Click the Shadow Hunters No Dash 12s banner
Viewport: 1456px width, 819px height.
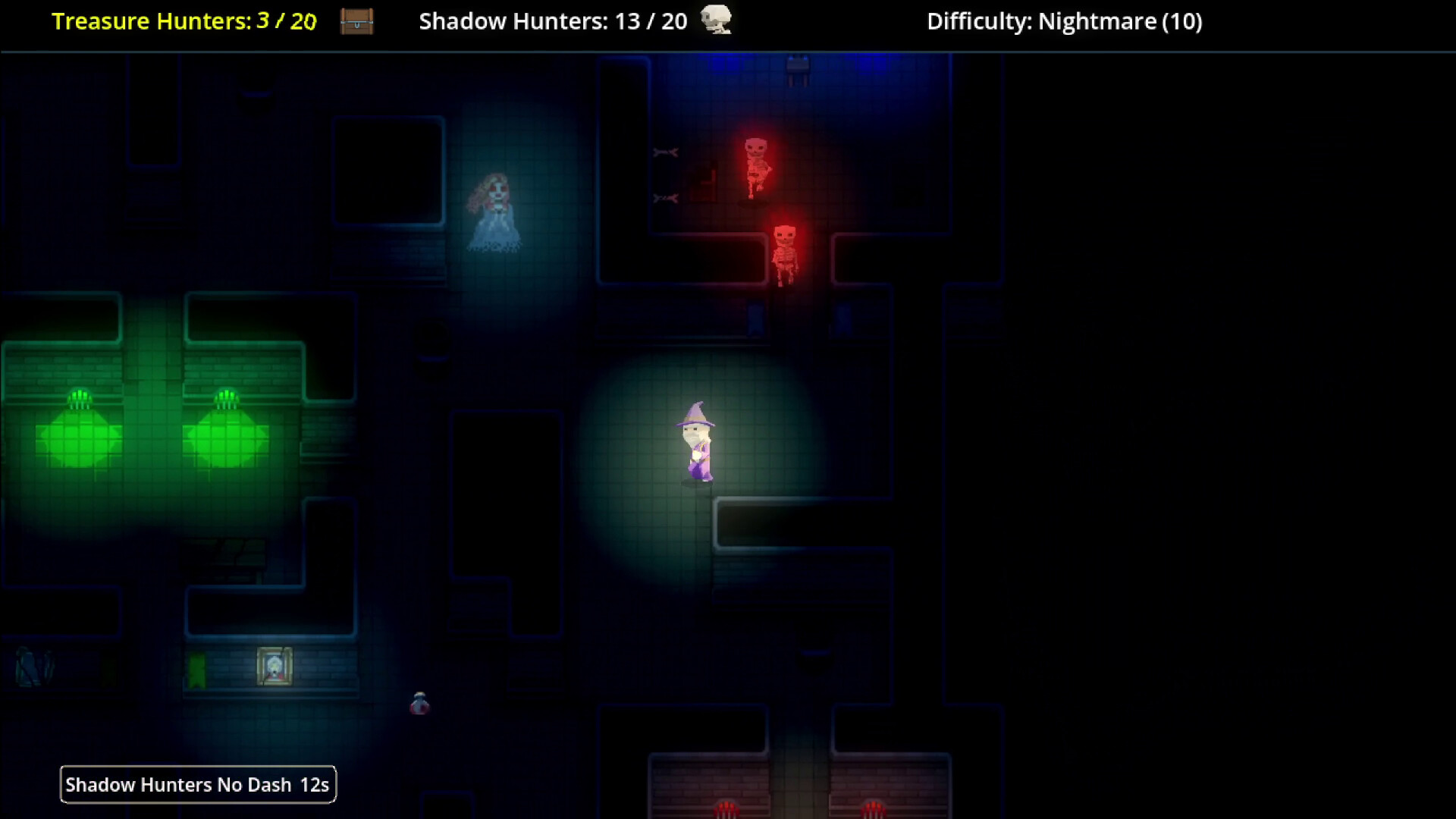pos(198,784)
